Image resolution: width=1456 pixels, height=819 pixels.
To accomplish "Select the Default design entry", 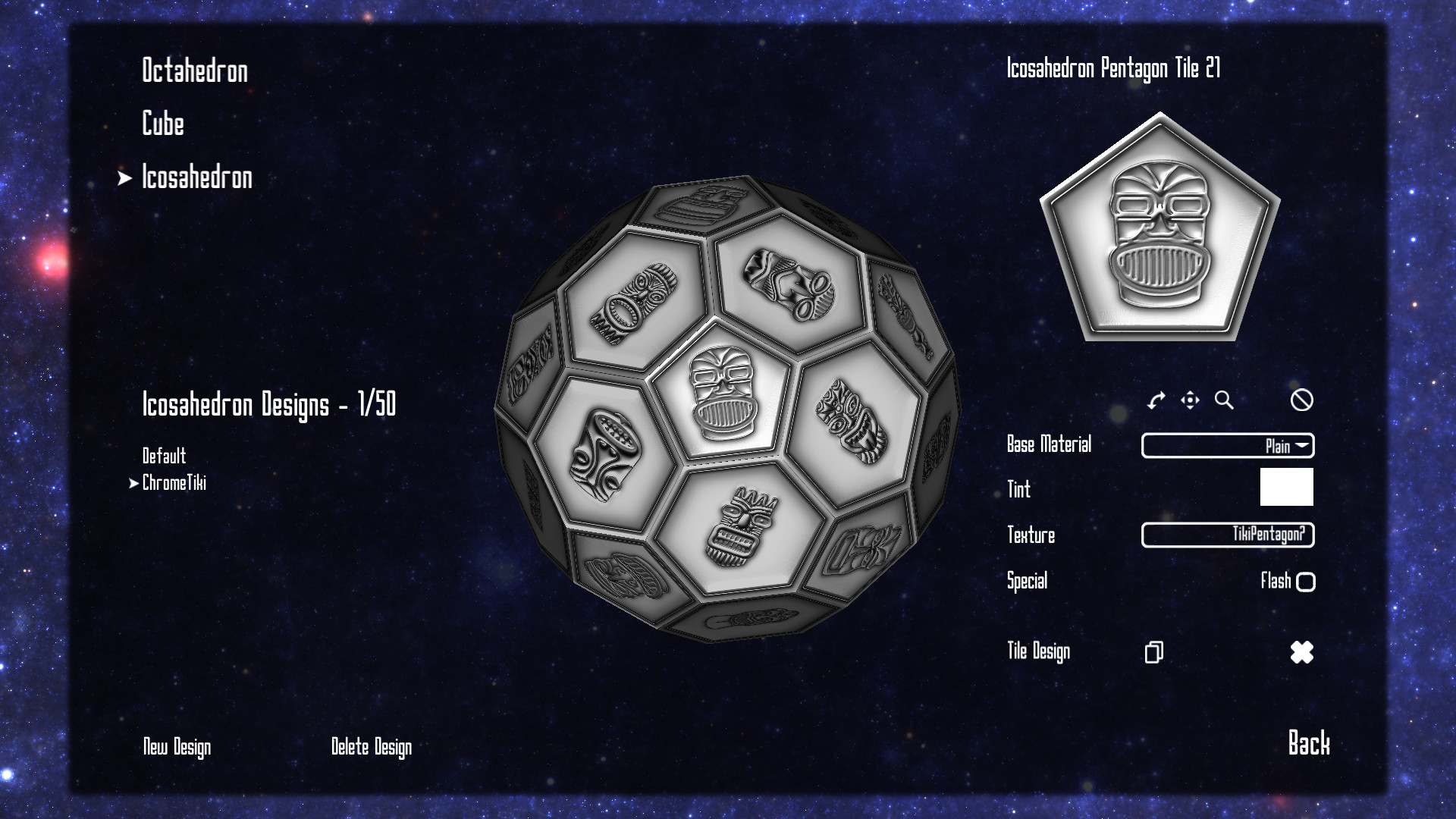I will [x=165, y=457].
